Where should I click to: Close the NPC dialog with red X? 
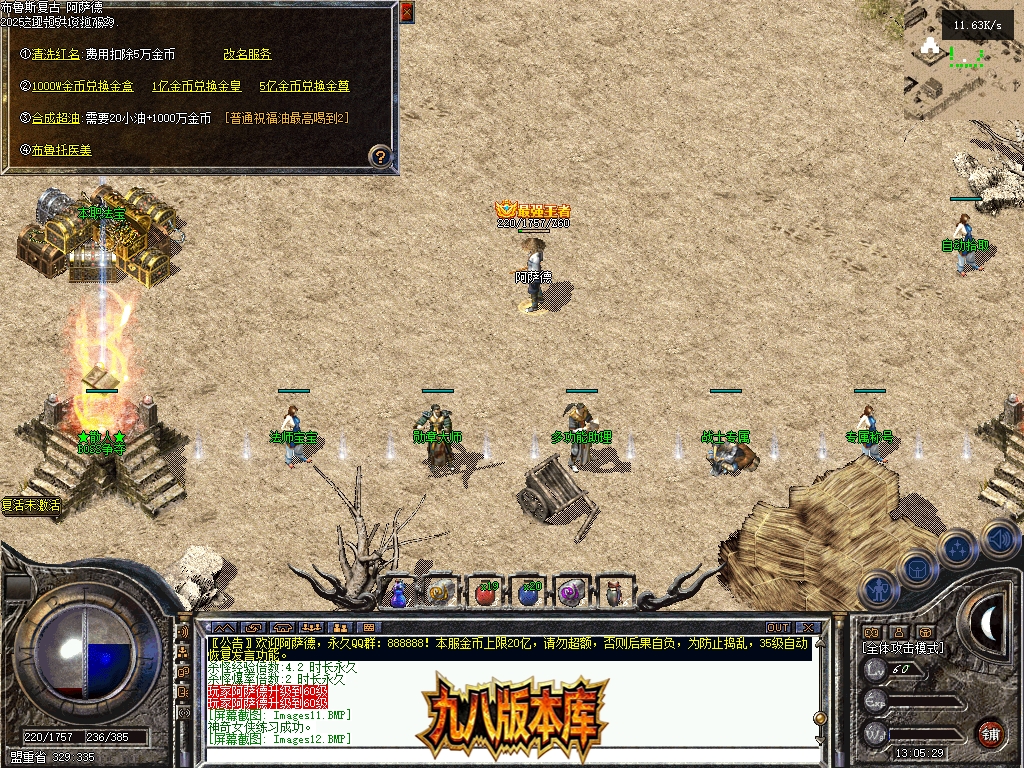tap(406, 13)
